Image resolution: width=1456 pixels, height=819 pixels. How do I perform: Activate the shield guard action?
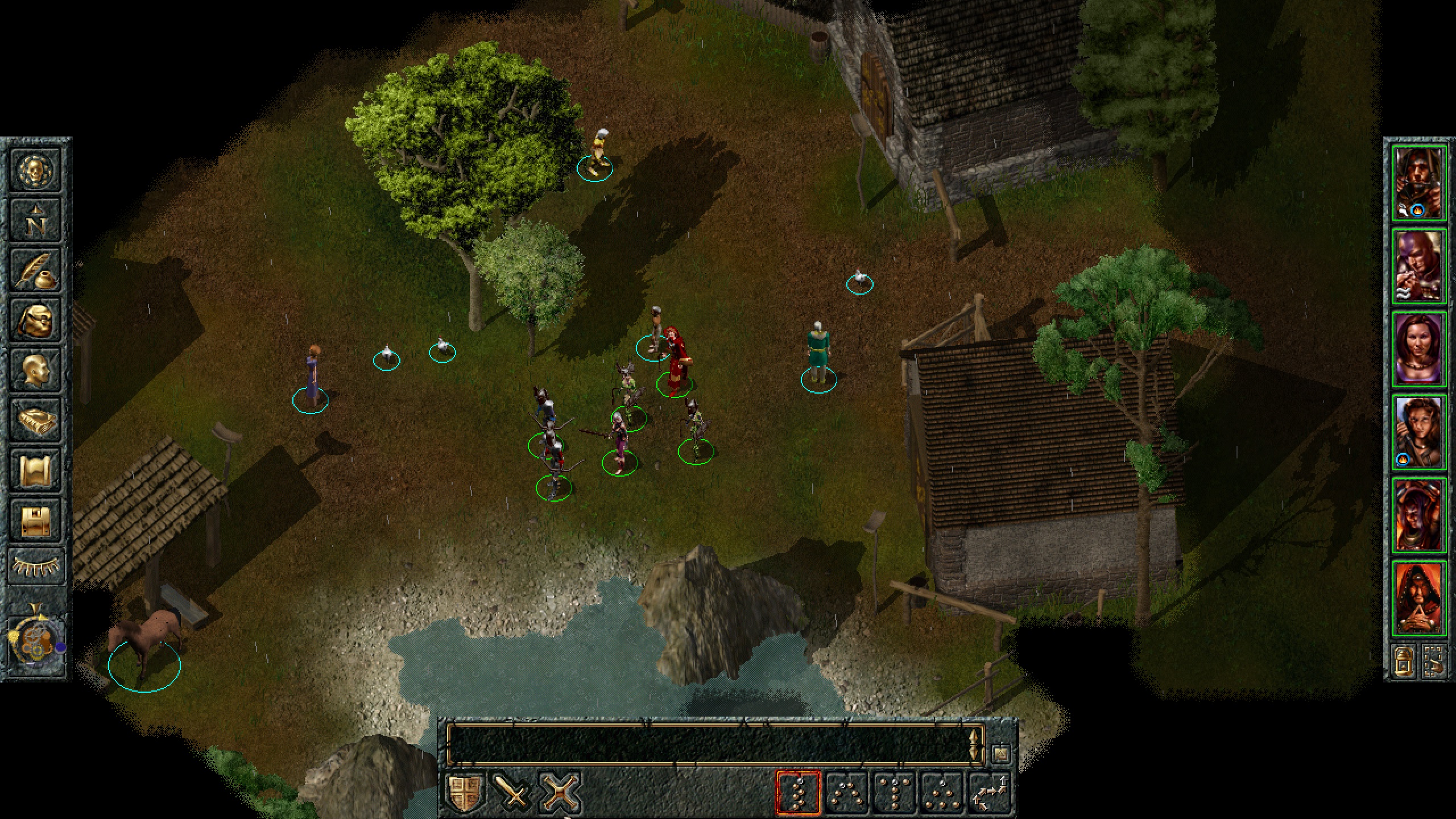pos(466,792)
